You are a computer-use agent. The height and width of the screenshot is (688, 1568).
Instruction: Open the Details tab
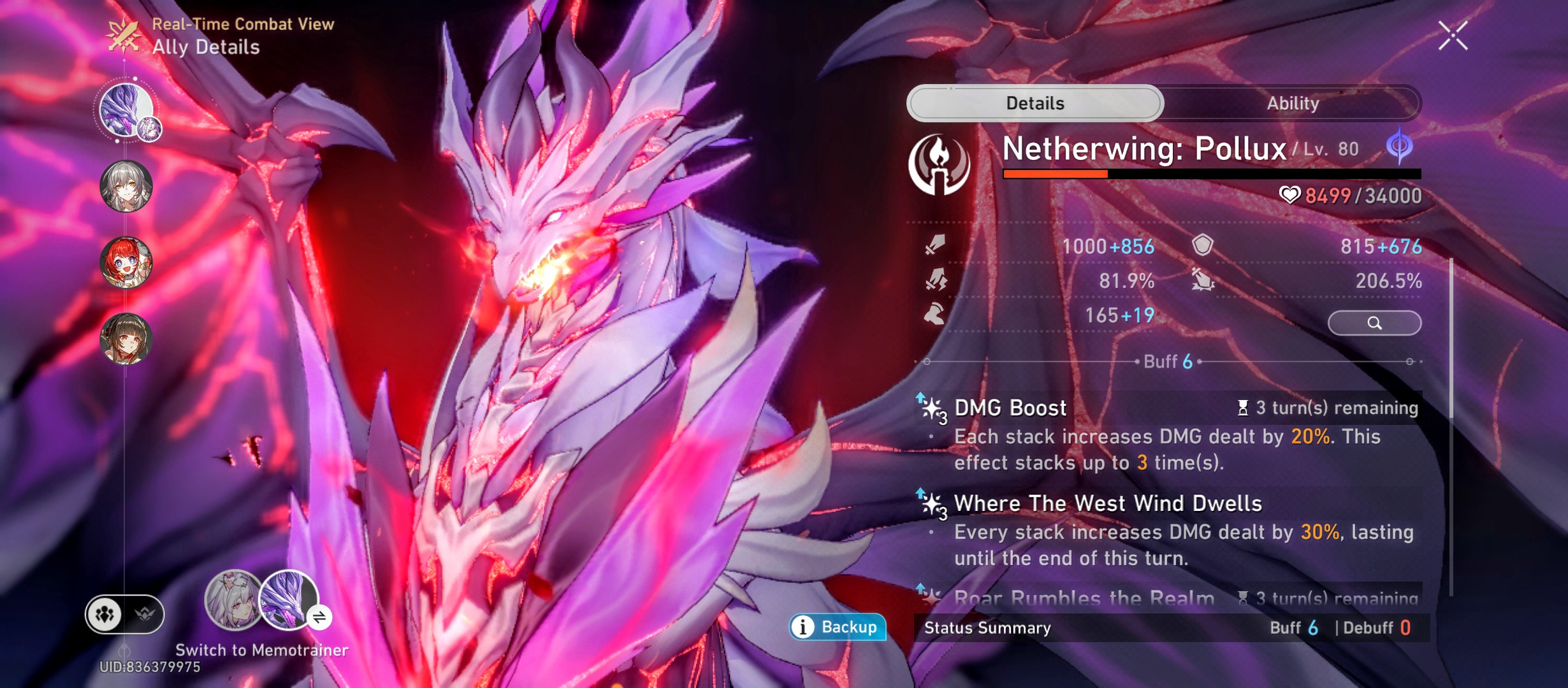pyautogui.click(x=1036, y=103)
